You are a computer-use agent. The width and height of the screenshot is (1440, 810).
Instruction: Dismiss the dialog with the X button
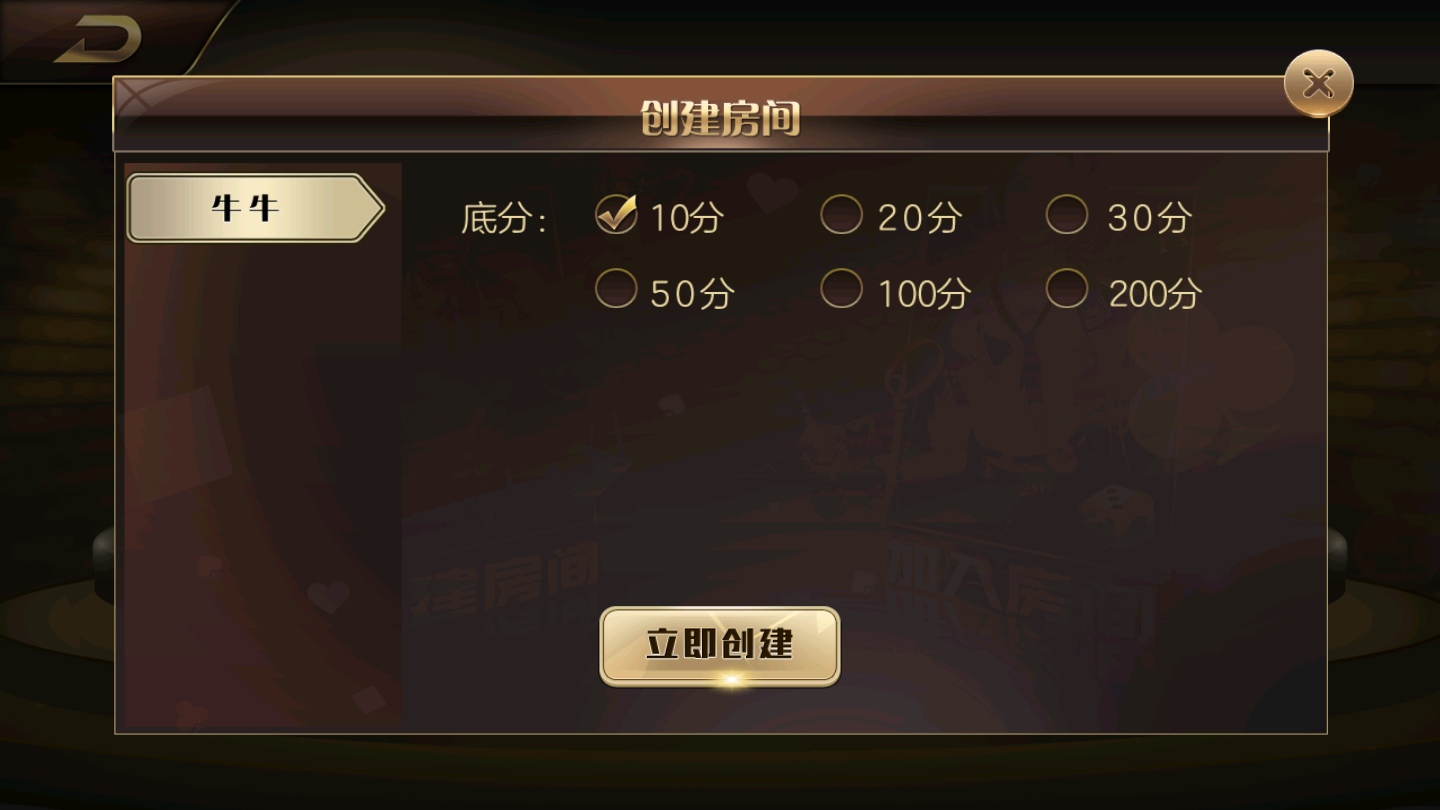[x=1317, y=83]
